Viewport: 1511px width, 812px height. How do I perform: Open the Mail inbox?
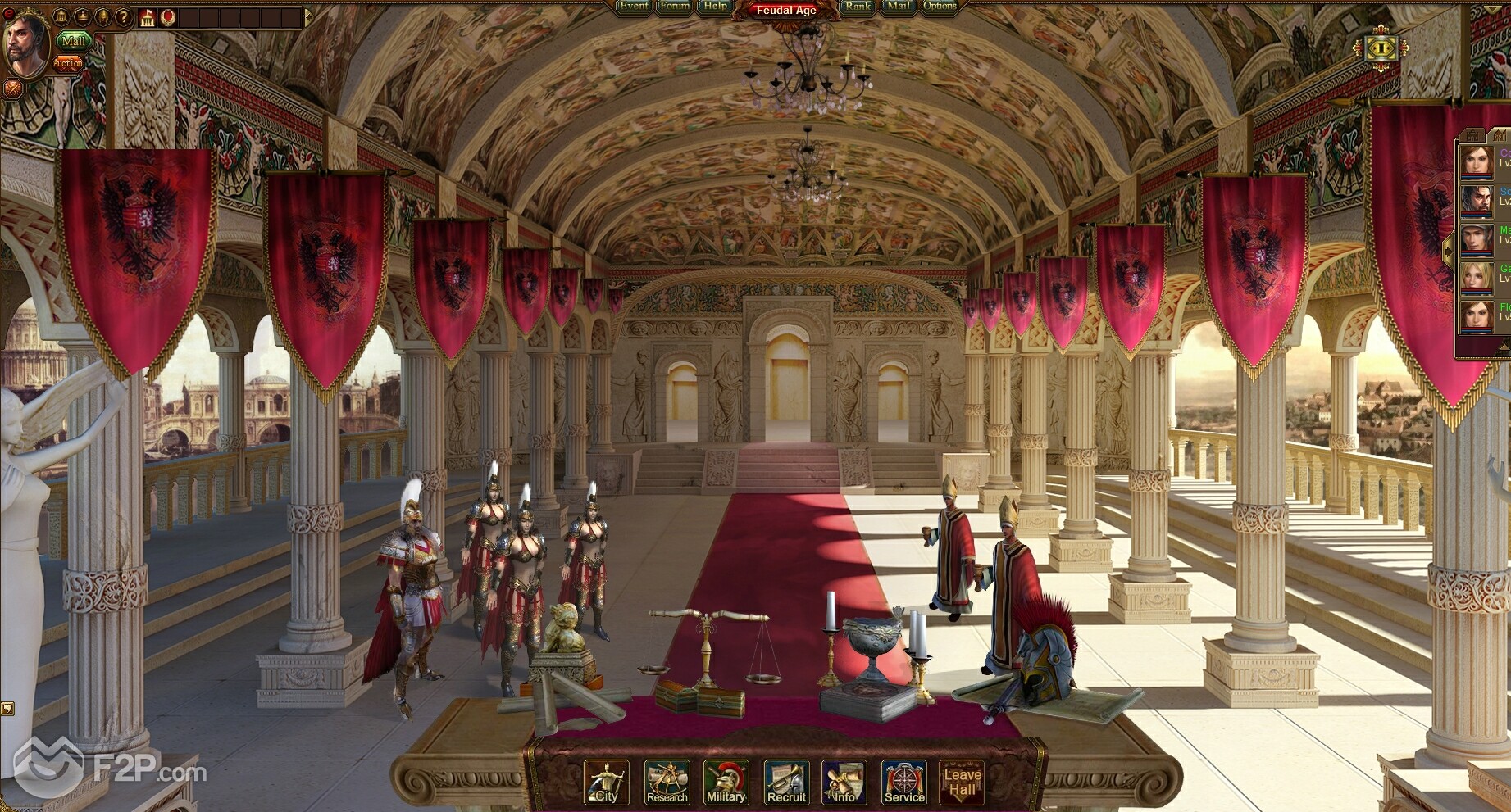point(899,7)
